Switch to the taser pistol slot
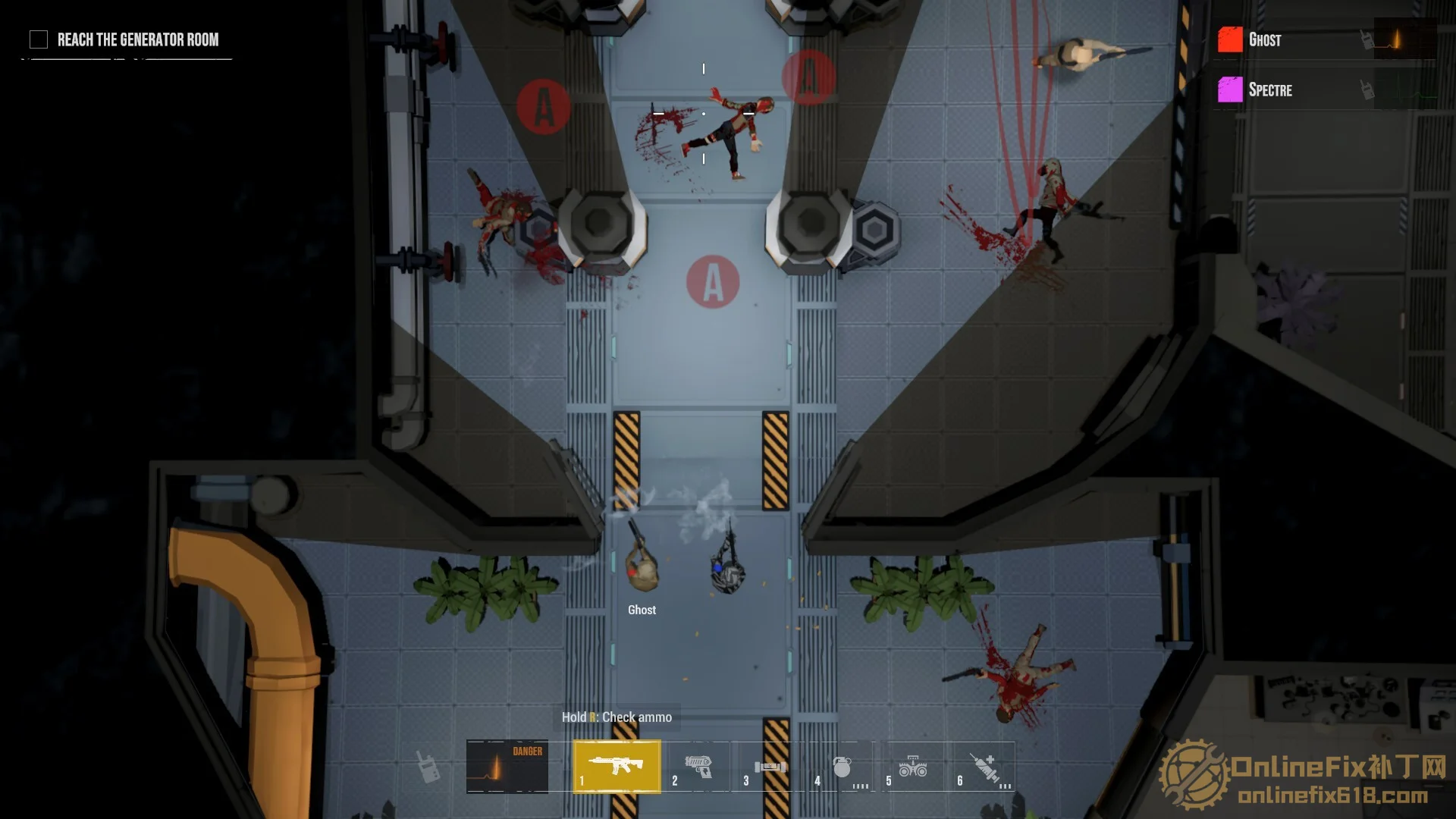The width and height of the screenshot is (1456, 819). pyautogui.click(x=698, y=766)
